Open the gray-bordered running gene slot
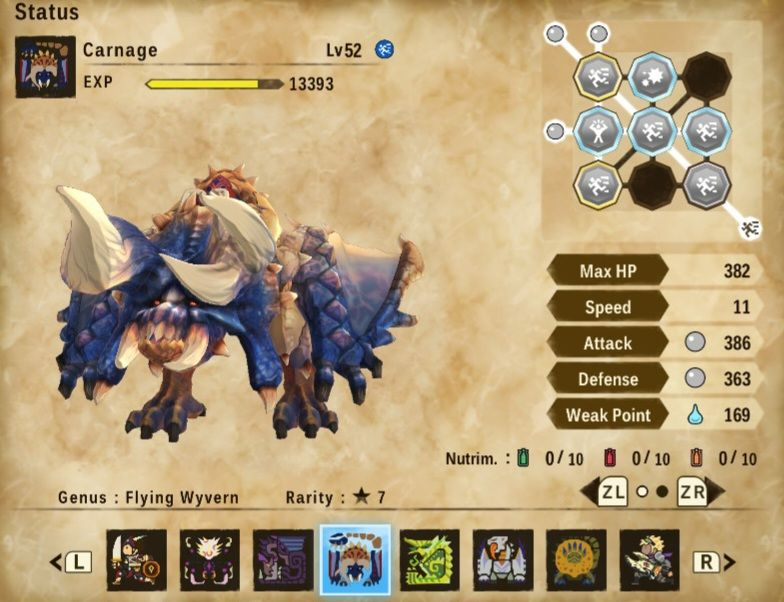 [707, 185]
